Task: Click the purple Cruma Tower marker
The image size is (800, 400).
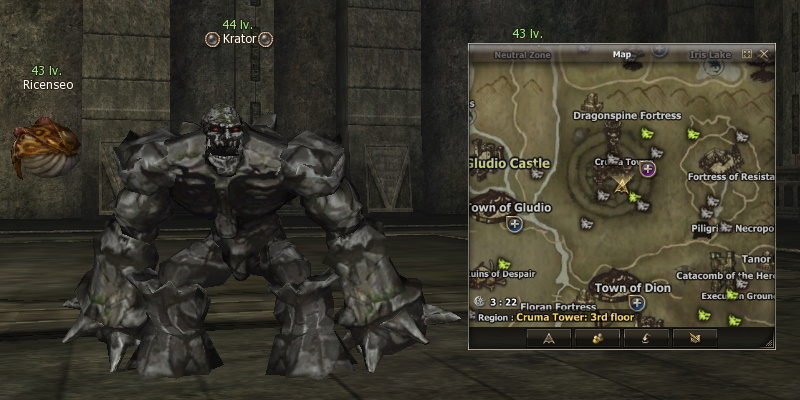Action: [x=648, y=168]
